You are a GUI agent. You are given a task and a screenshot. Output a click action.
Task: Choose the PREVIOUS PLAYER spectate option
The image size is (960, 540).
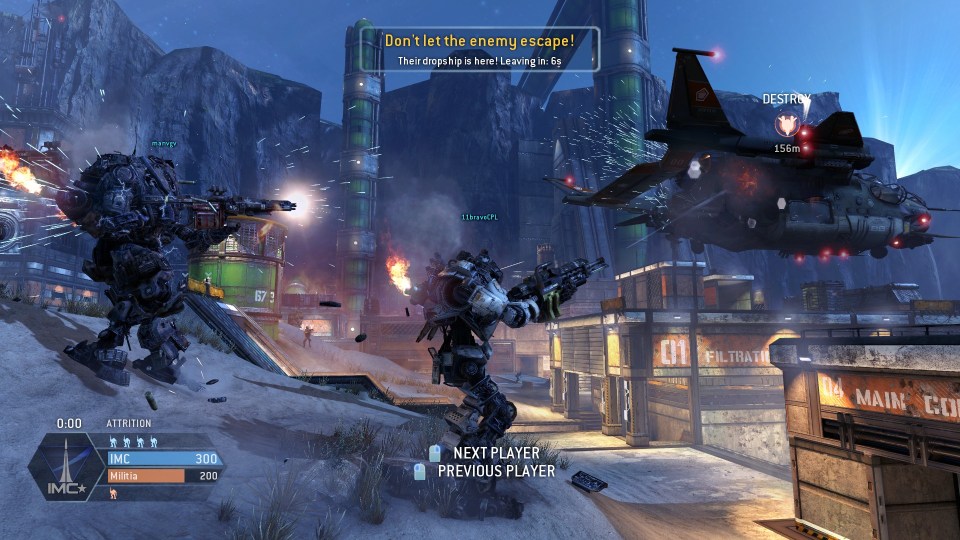point(496,471)
